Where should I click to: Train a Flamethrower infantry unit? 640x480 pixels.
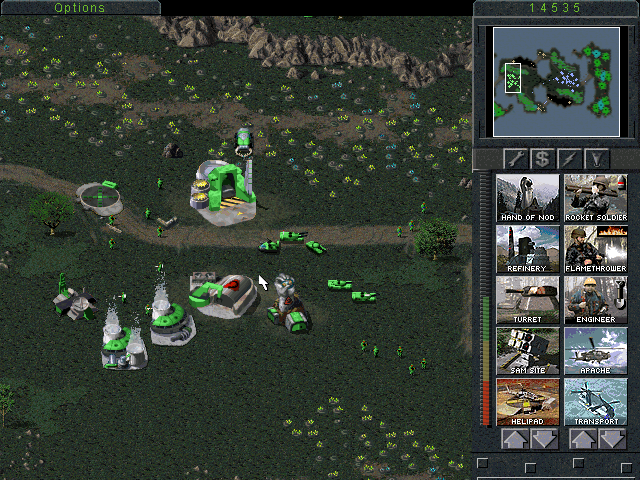595,249
